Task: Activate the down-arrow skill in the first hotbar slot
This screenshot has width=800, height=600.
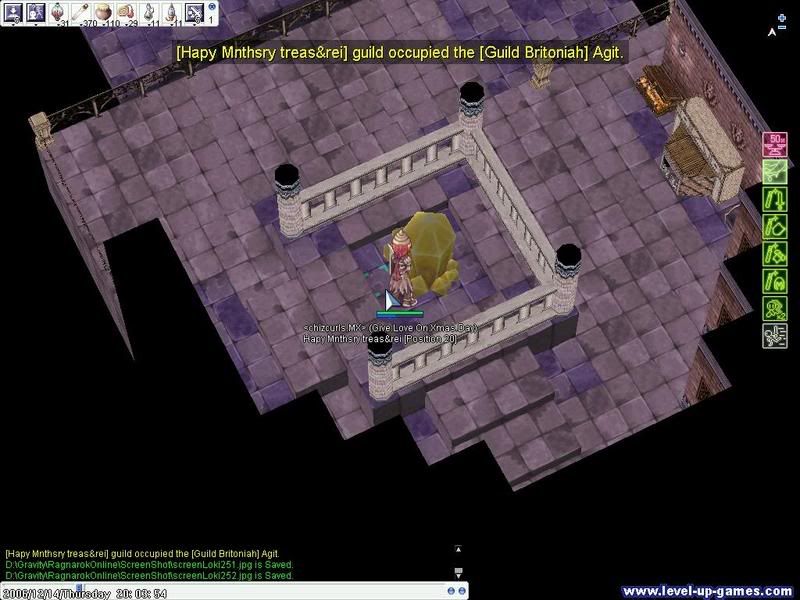Action: (14, 12)
